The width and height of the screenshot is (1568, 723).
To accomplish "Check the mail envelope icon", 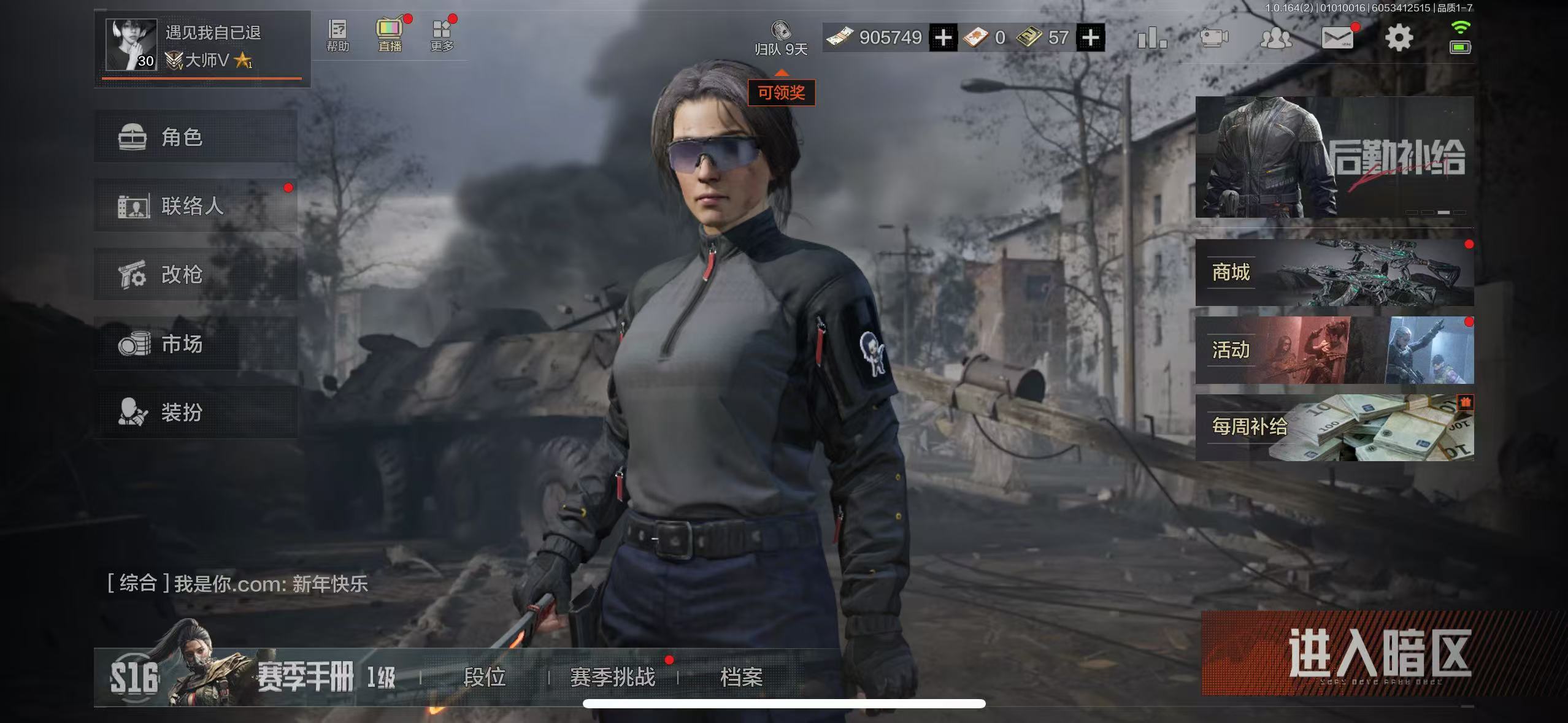I will [x=1337, y=38].
